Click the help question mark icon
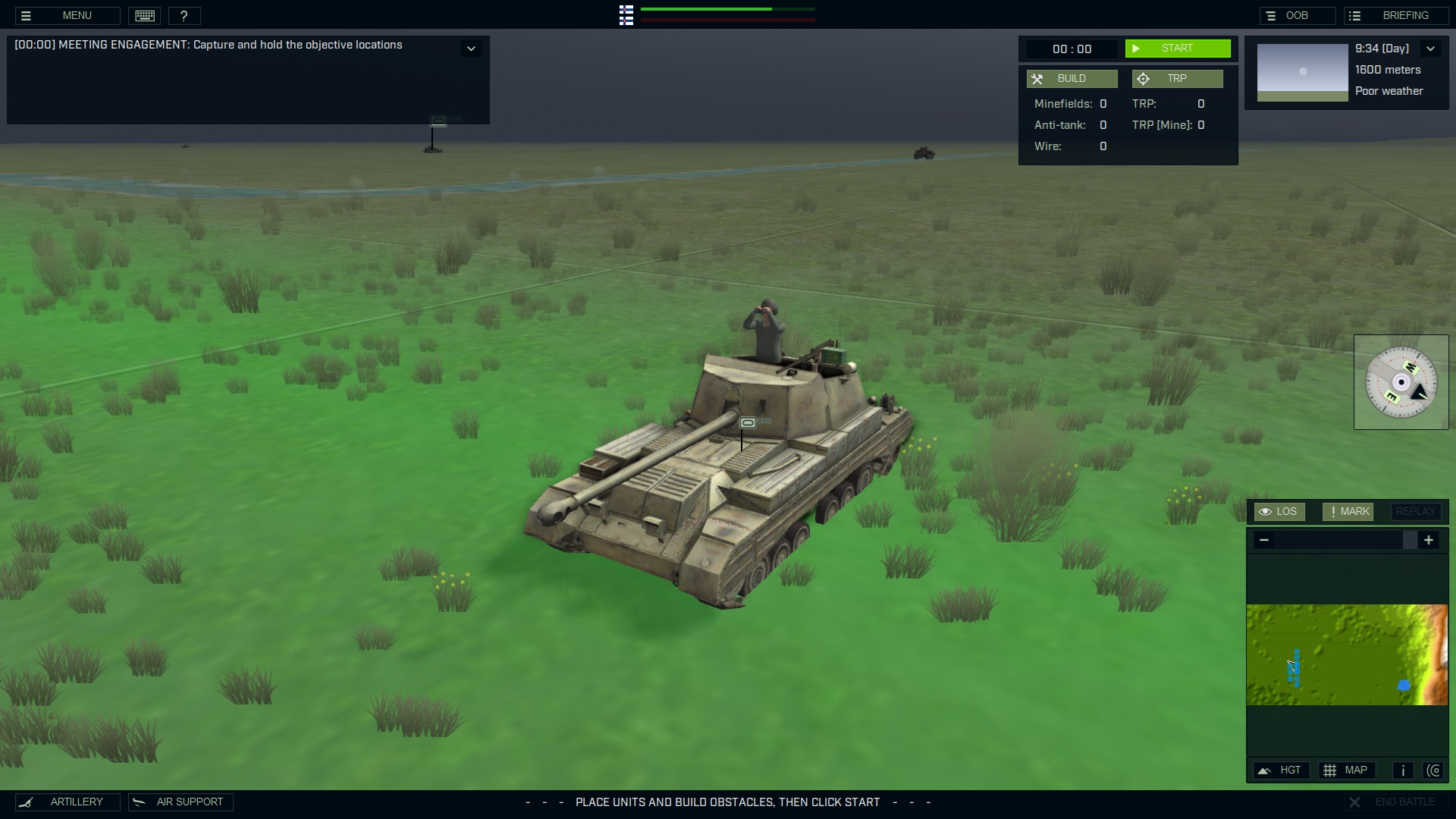 pyautogui.click(x=185, y=15)
